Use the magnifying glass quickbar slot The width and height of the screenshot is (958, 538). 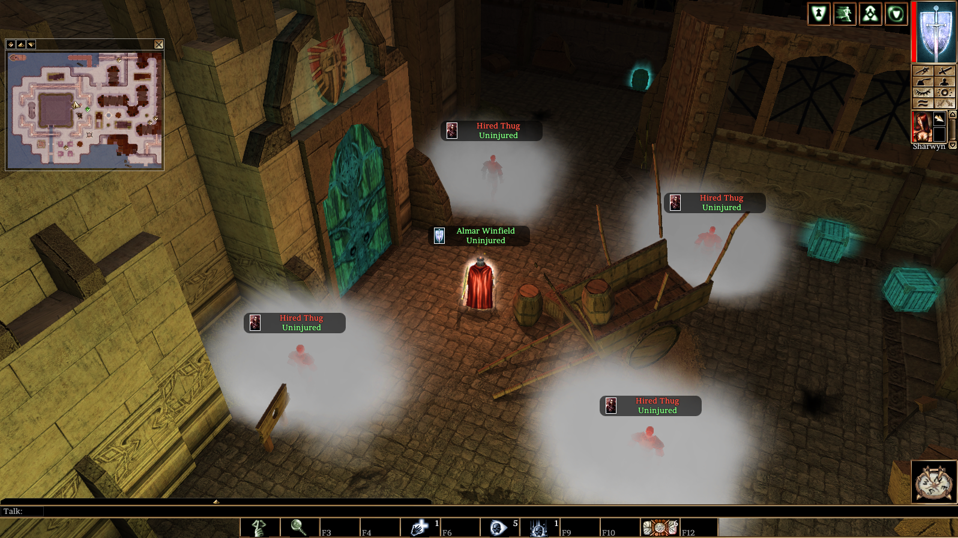click(x=298, y=527)
